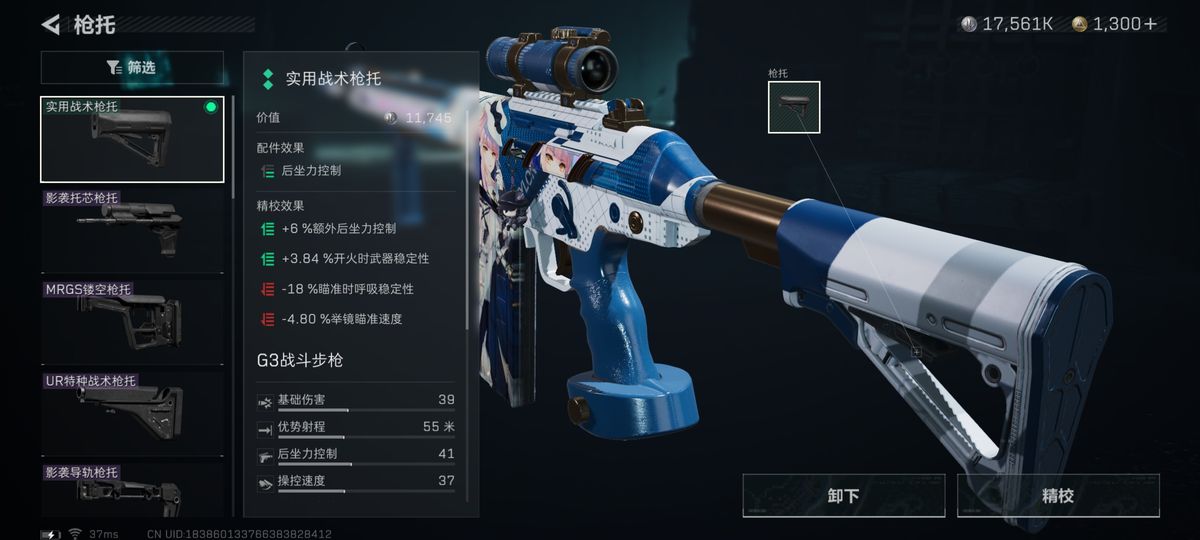The height and width of the screenshot is (540, 1200).
Task: Open 精校 calibration for the stock
Action: point(1057,496)
